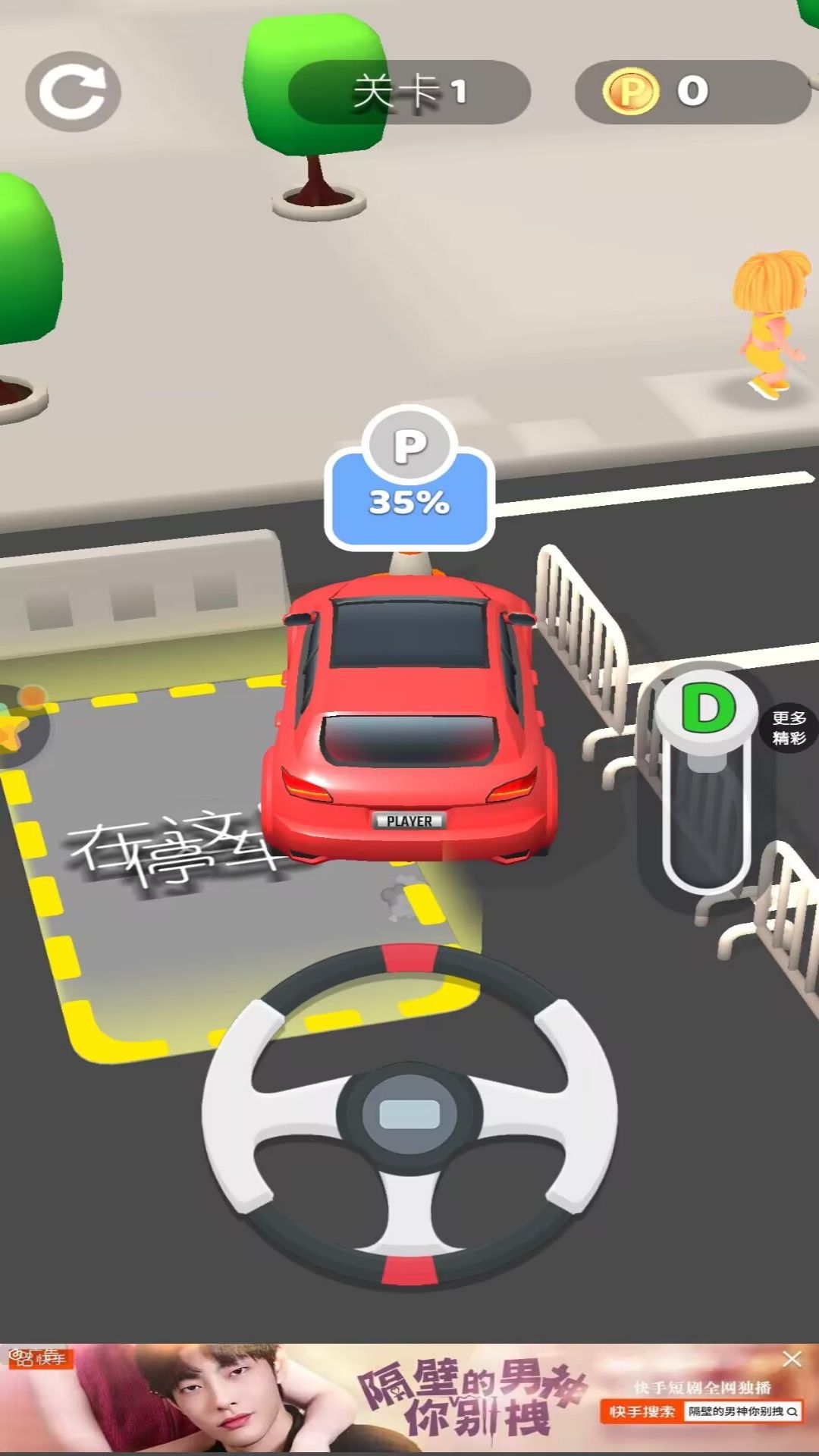Screen dimensions: 819x1456
Task: Tap the 快手搜索 ad search box
Action: (x=742, y=1411)
